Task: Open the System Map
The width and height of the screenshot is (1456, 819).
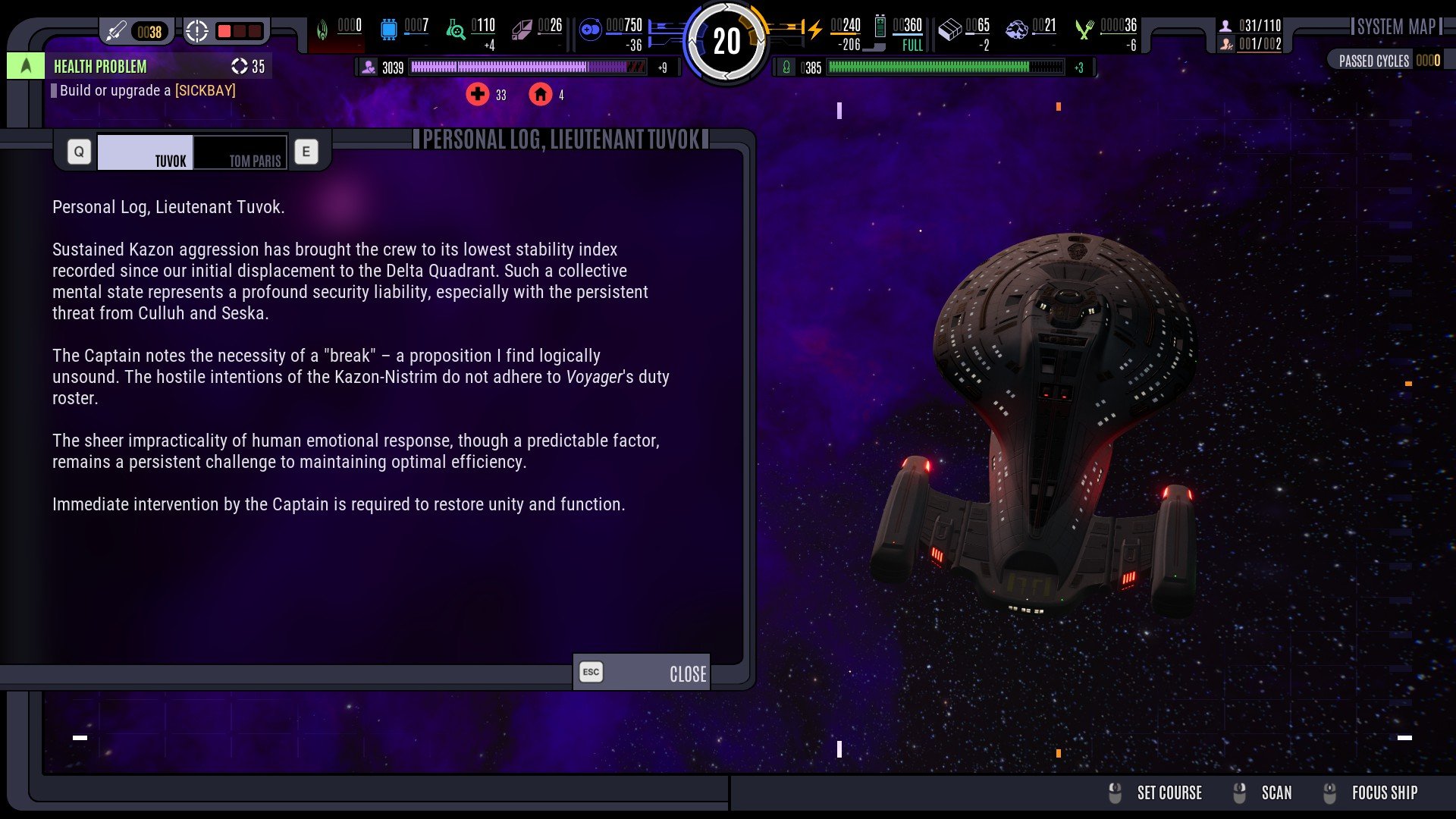Action: [x=1396, y=27]
